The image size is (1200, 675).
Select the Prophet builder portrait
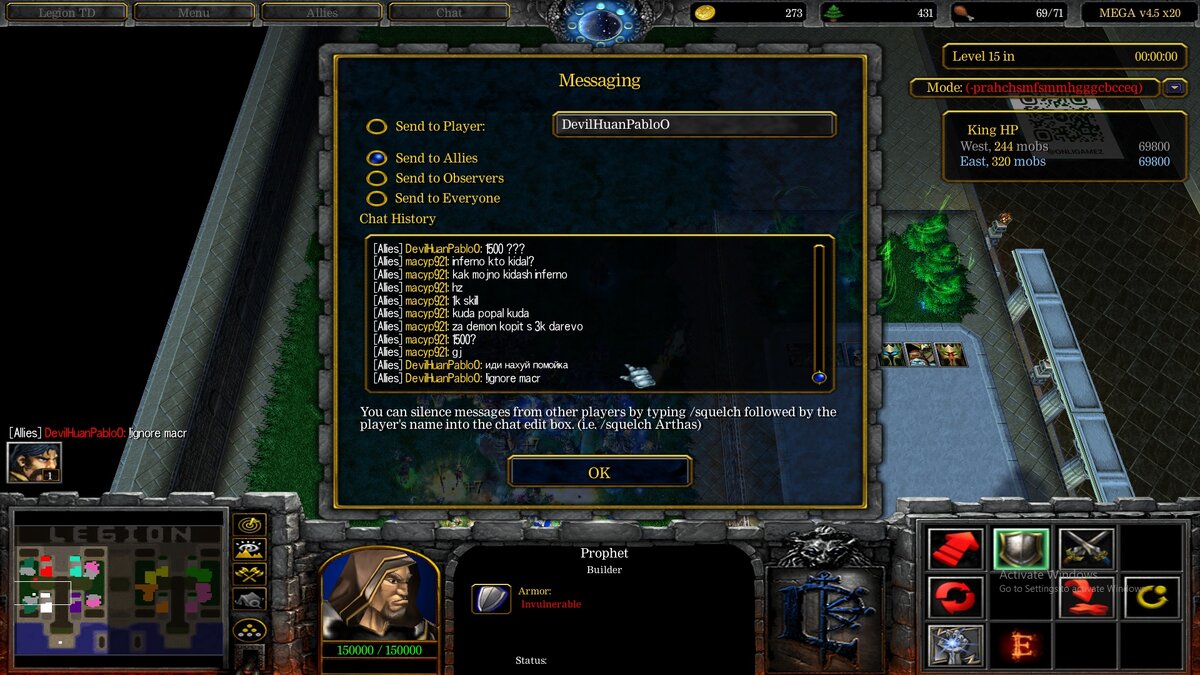379,596
